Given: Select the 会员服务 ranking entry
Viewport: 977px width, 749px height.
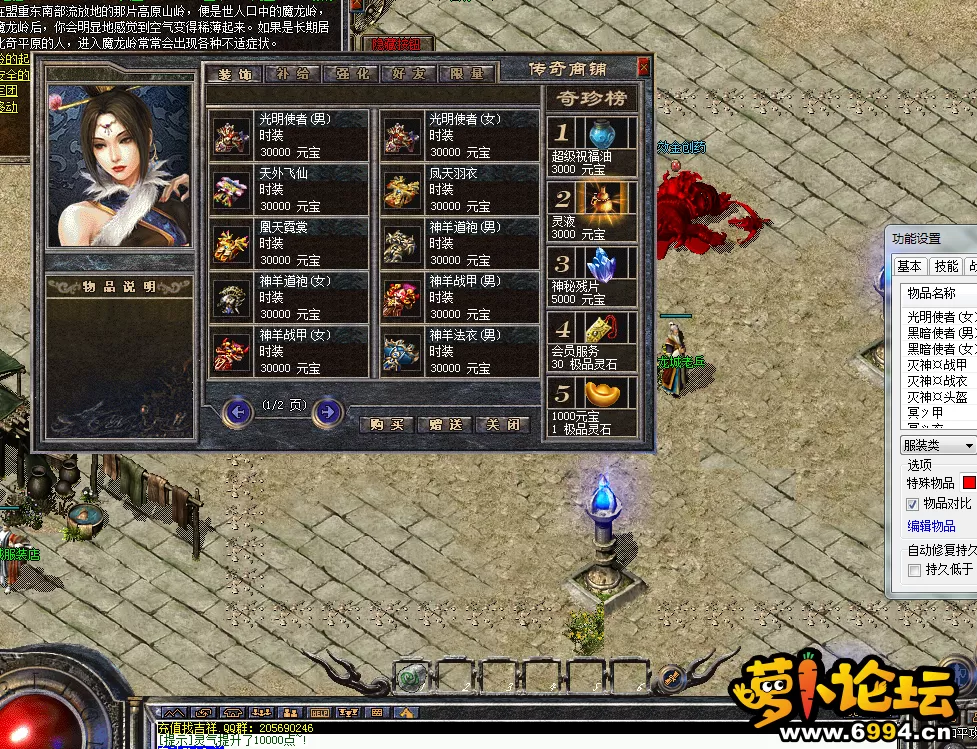Looking at the screenshot, I should pos(592,341).
